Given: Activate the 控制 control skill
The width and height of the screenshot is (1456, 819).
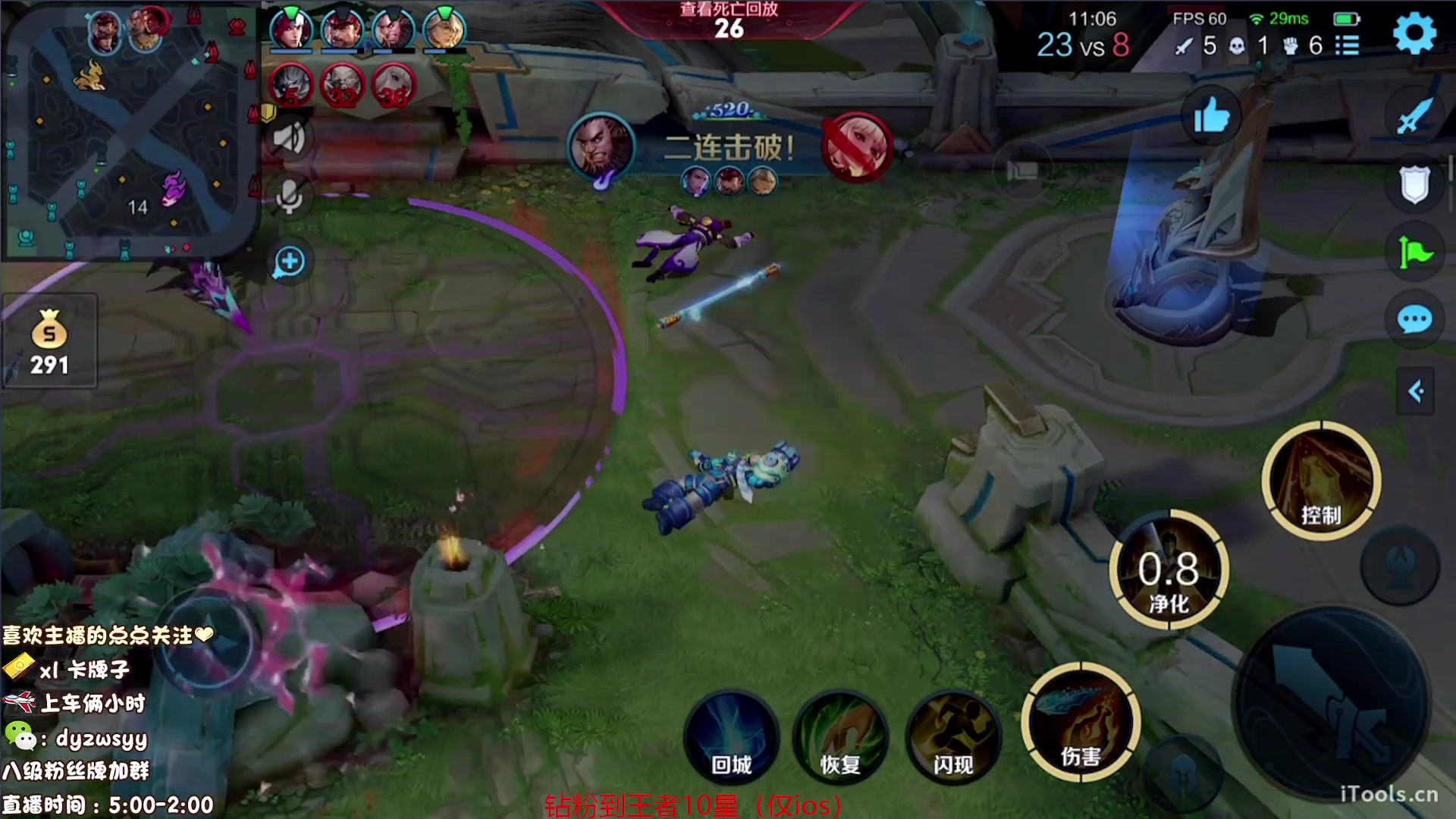Looking at the screenshot, I should point(1320,480).
